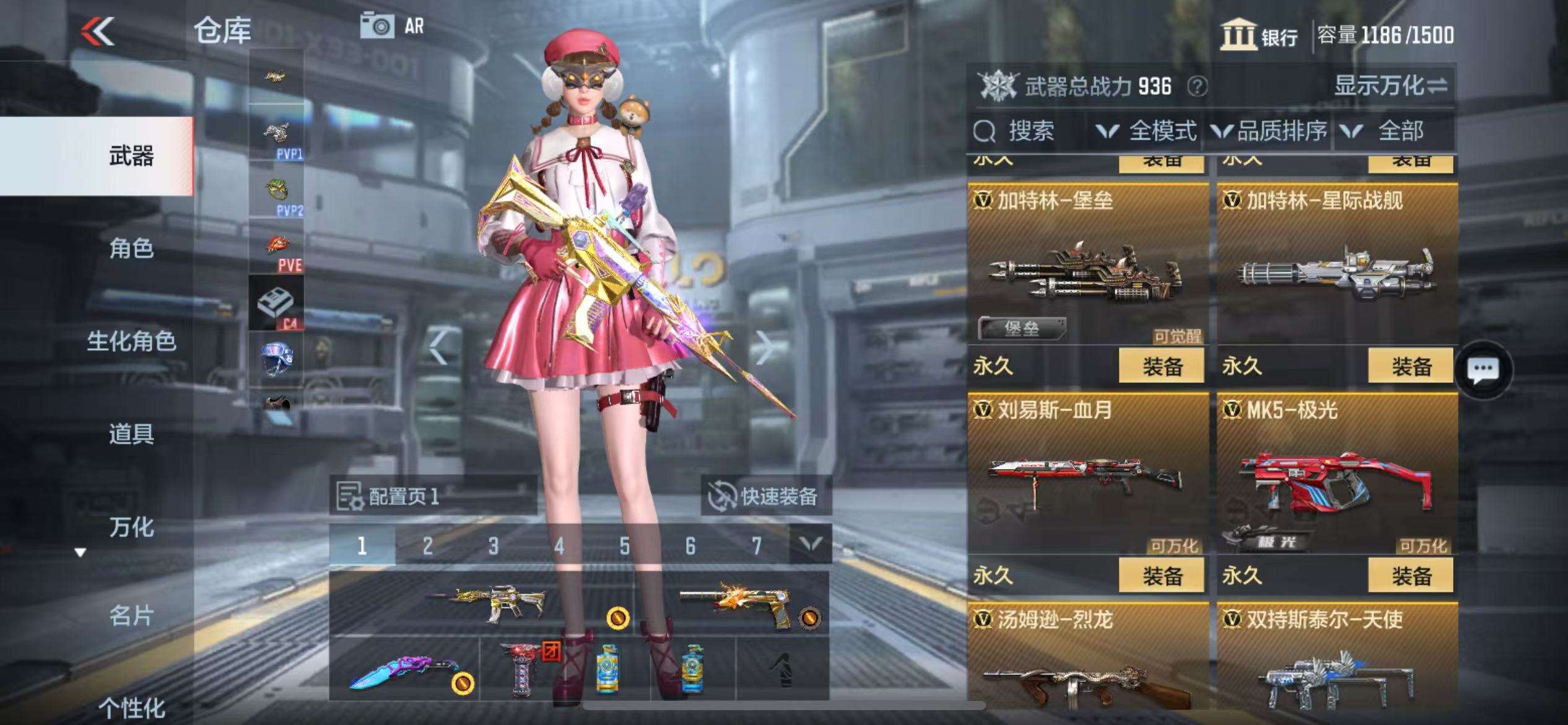Select the 角色 category
1568x725 pixels.
(131, 248)
